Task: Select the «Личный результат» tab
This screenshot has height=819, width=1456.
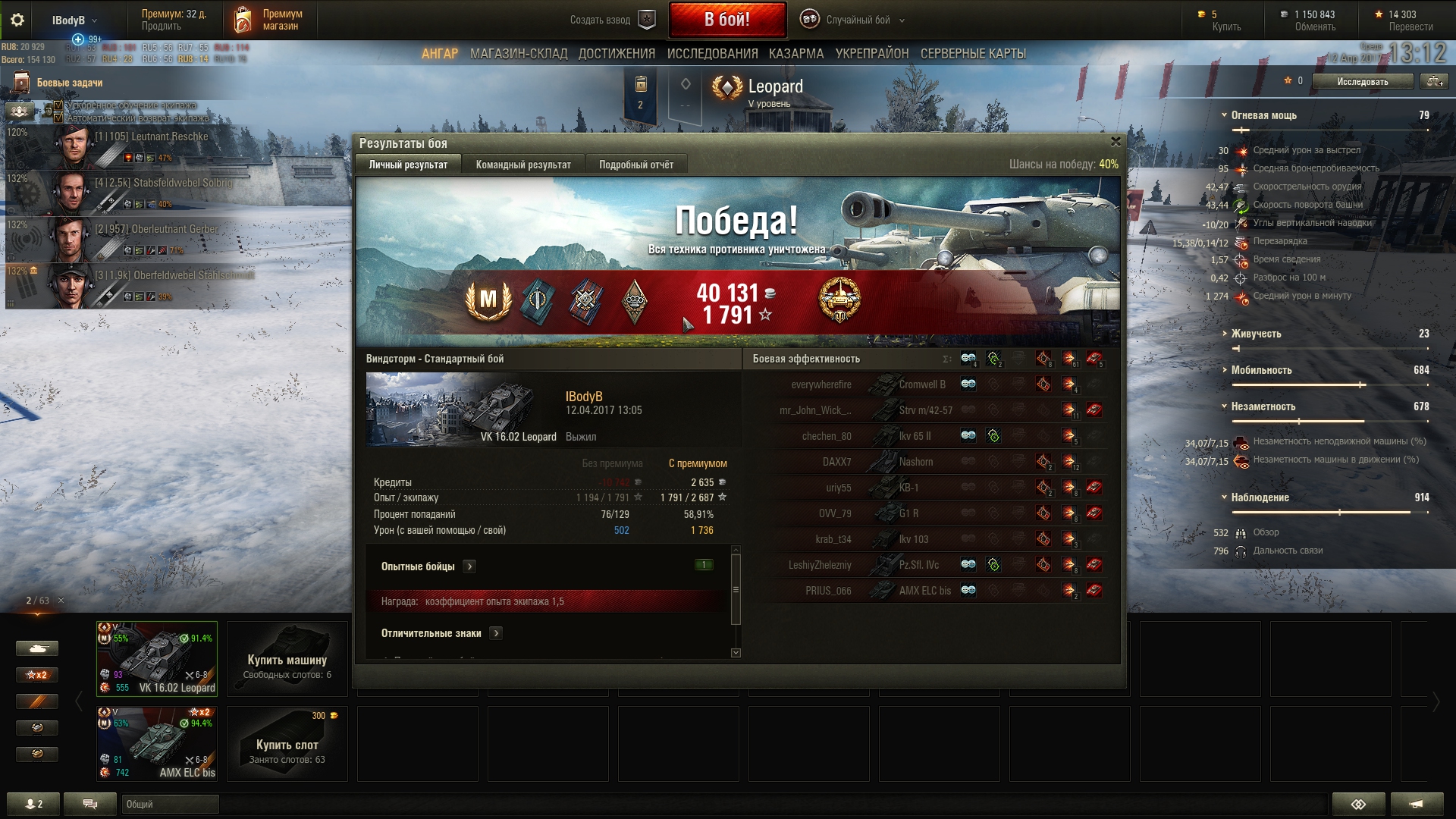Action: tap(408, 165)
